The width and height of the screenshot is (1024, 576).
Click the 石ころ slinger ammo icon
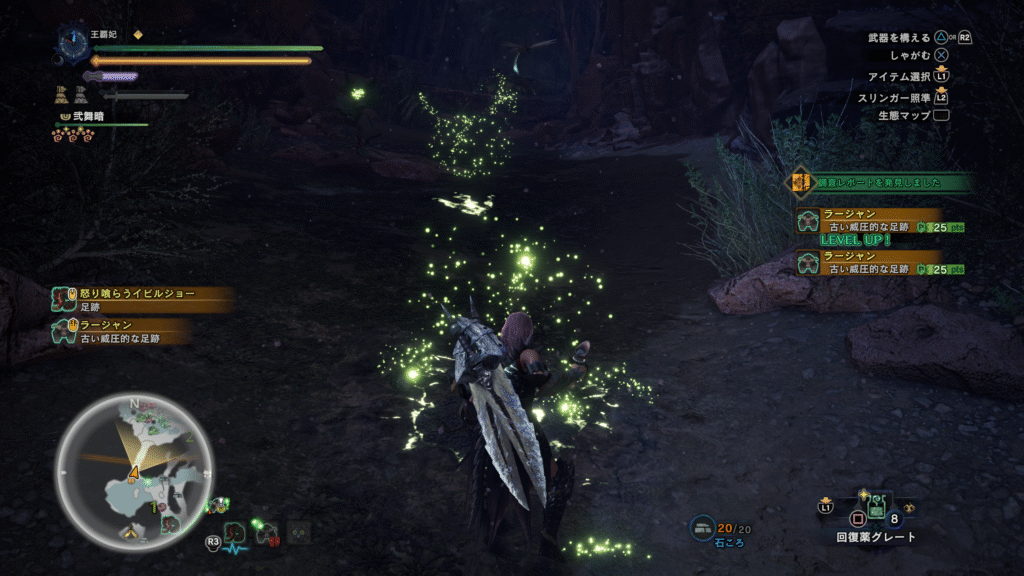pos(703,527)
